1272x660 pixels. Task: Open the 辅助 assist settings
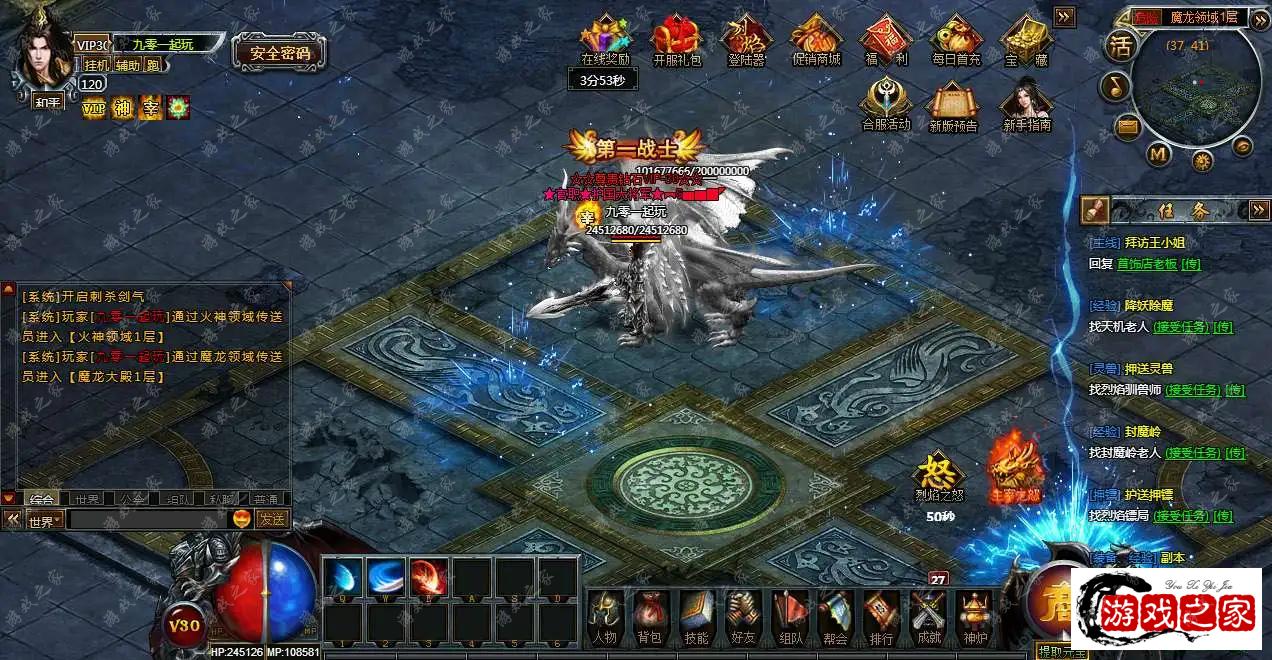(127, 65)
